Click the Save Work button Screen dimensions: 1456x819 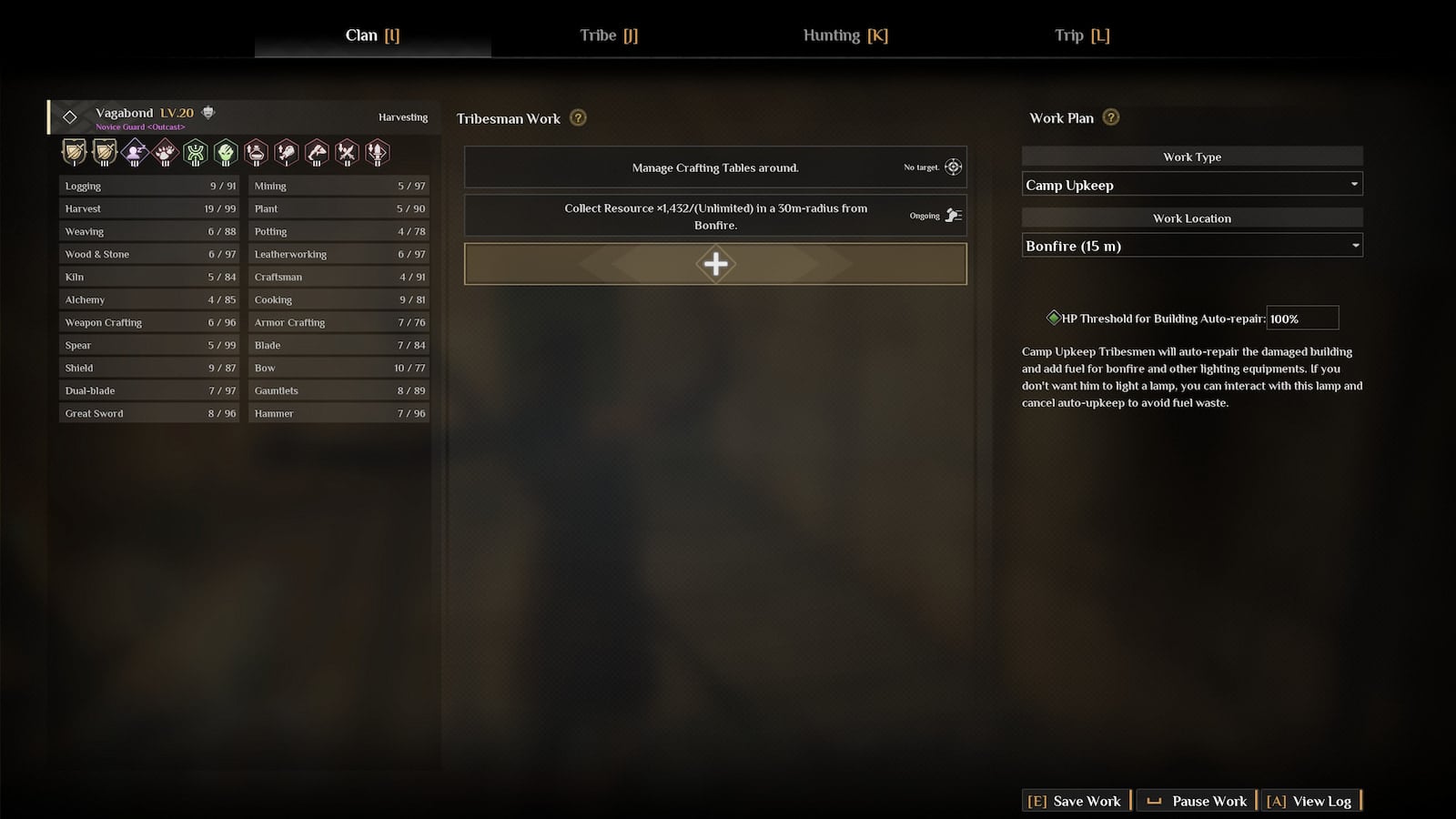pos(1076,800)
